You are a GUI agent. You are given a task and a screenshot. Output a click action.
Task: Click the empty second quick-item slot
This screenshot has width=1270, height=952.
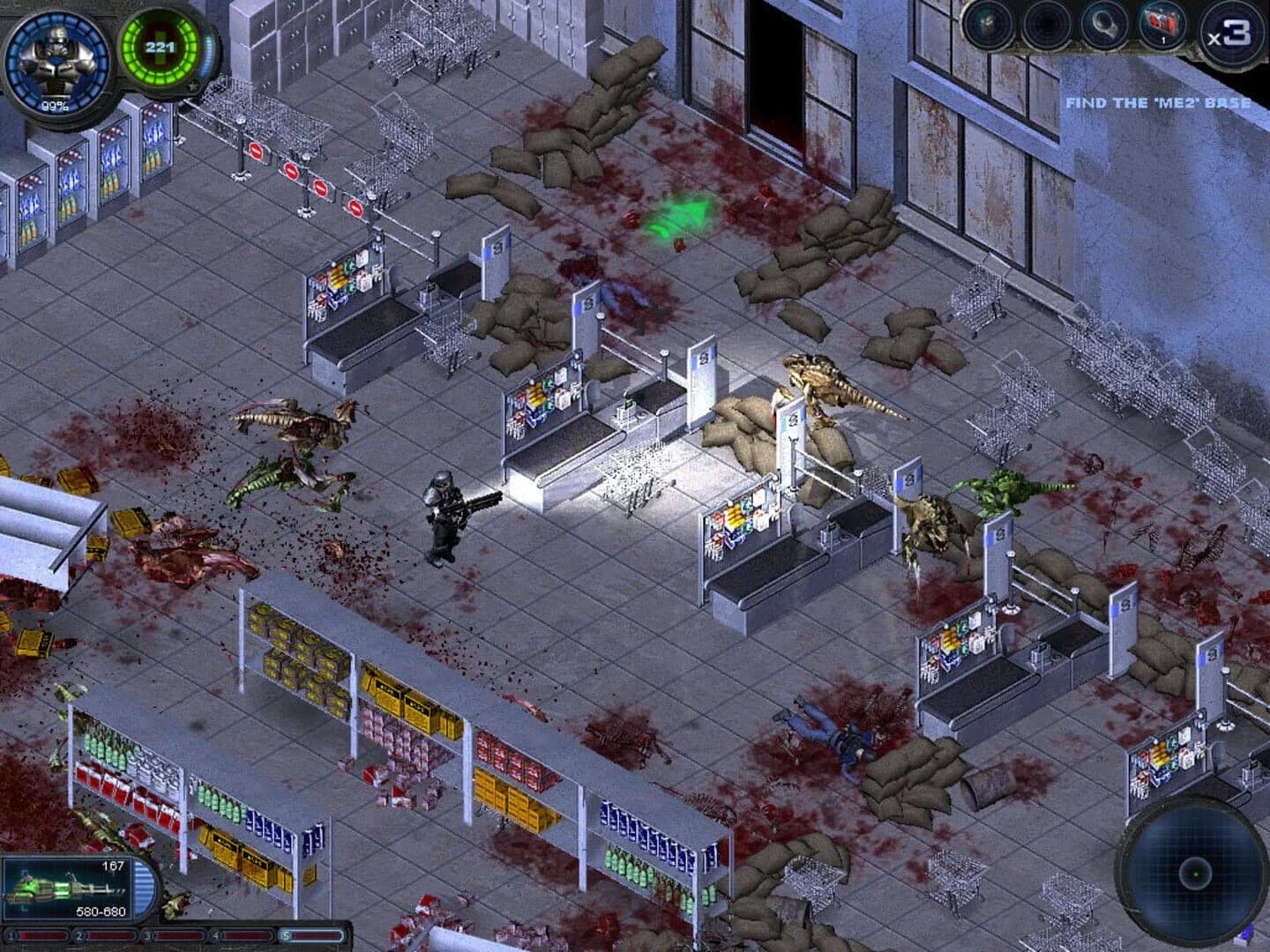click(x=1045, y=25)
